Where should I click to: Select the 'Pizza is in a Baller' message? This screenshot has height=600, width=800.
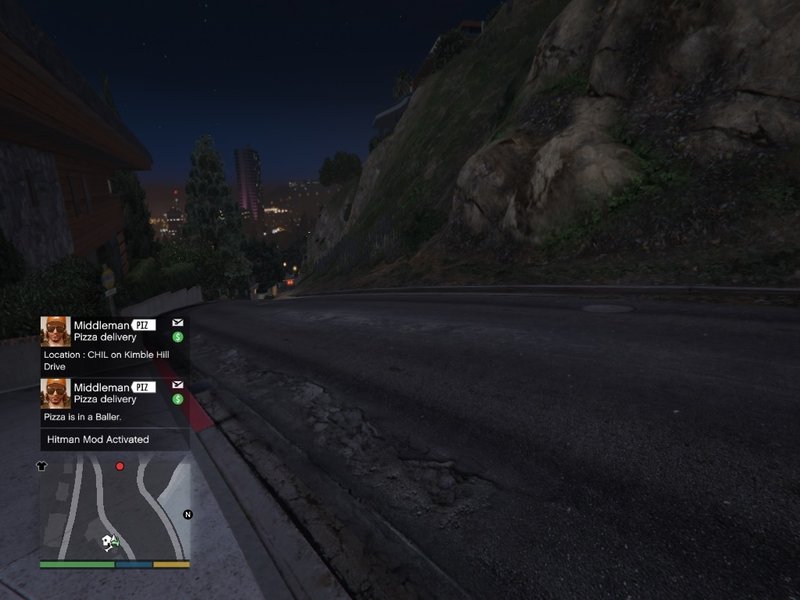click(114, 401)
